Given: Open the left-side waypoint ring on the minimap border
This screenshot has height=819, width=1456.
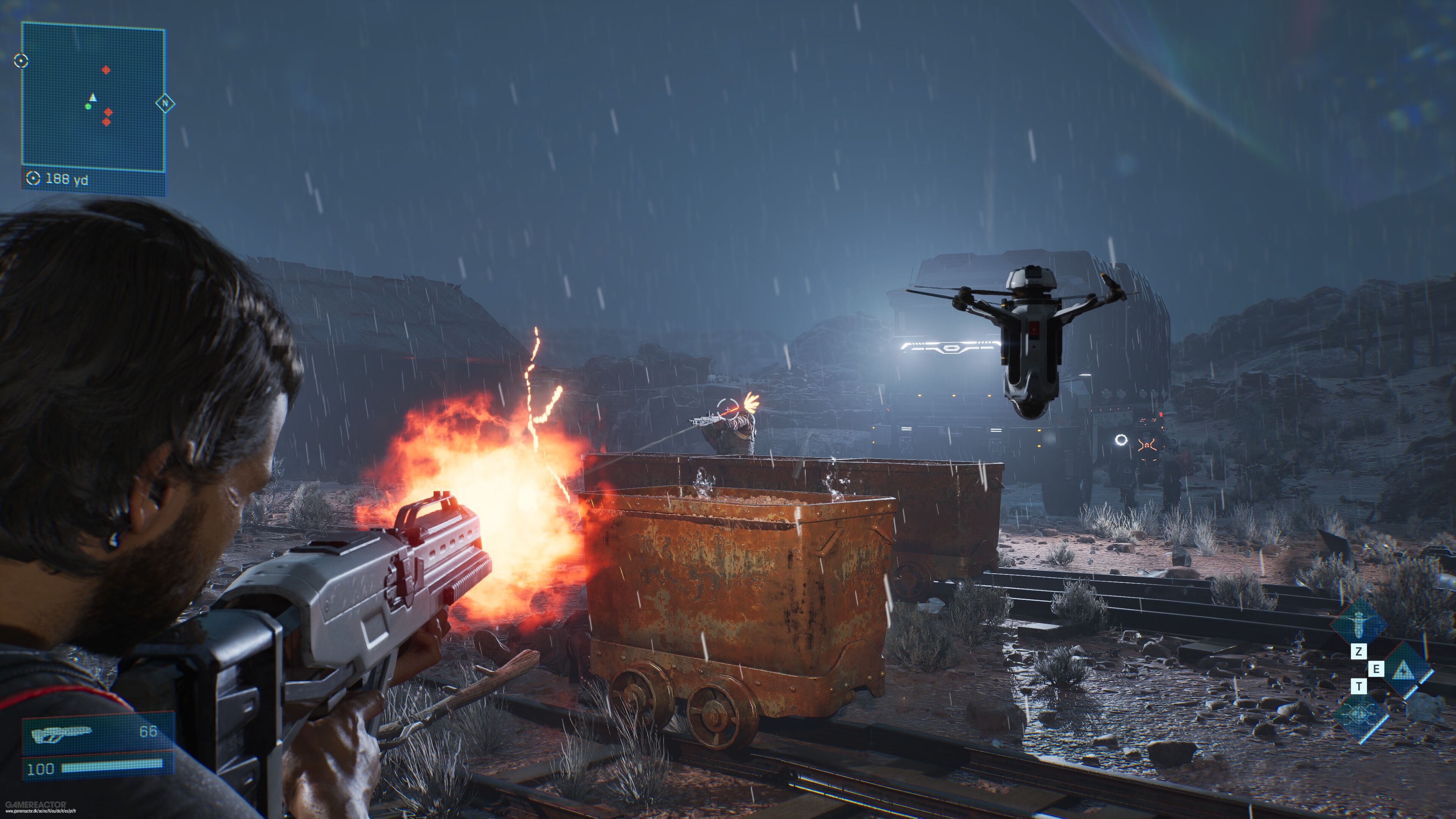Looking at the screenshot, I should 21,61.
